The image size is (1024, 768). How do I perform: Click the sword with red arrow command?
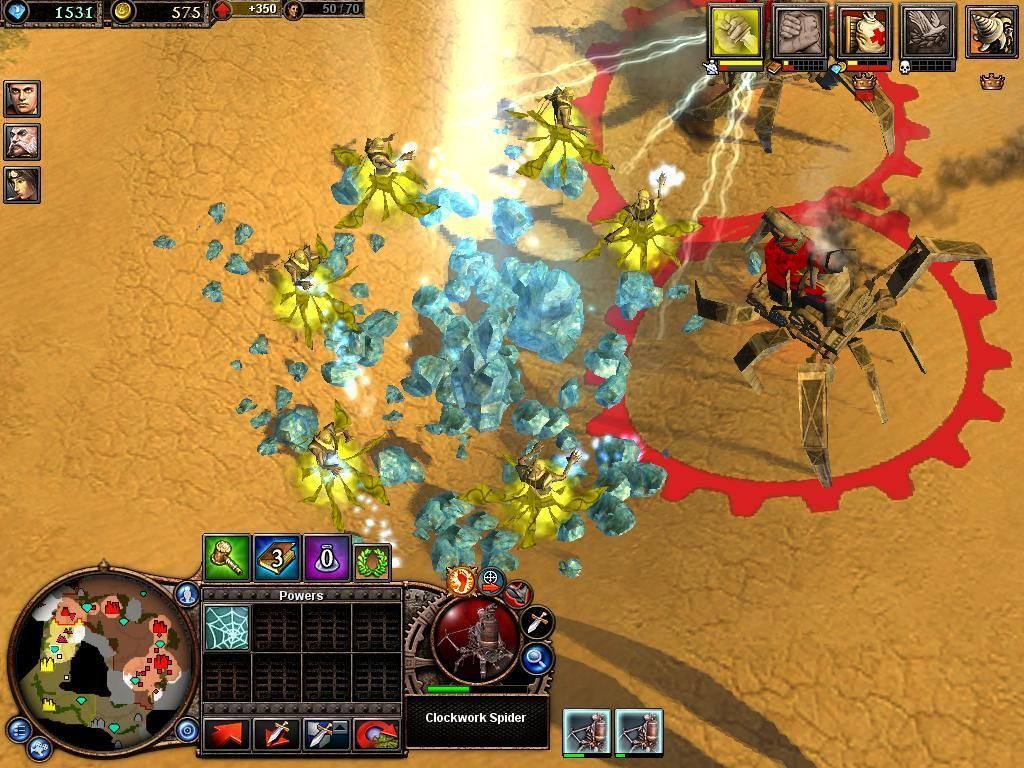(x=277, y=734)
